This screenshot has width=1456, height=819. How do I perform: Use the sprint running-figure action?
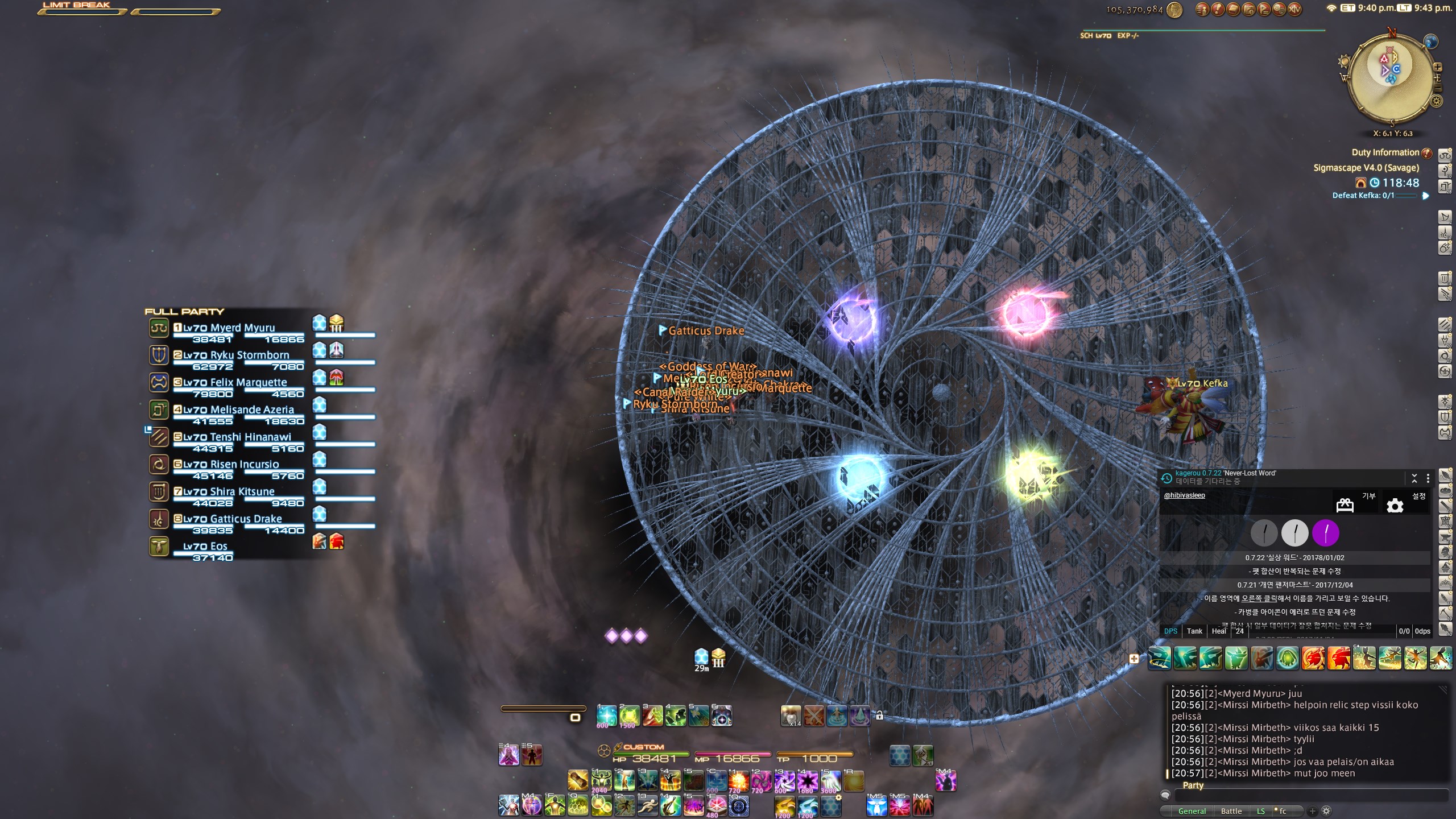[647, 806]
